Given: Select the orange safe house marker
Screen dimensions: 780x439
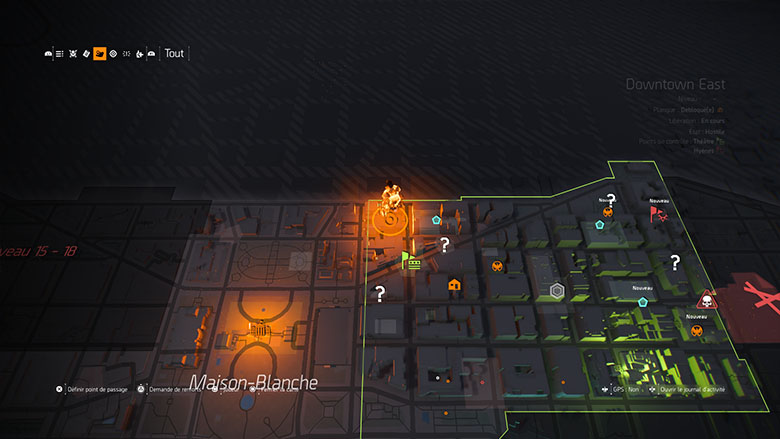Looking at the screenshot, I should click(454, 285).
